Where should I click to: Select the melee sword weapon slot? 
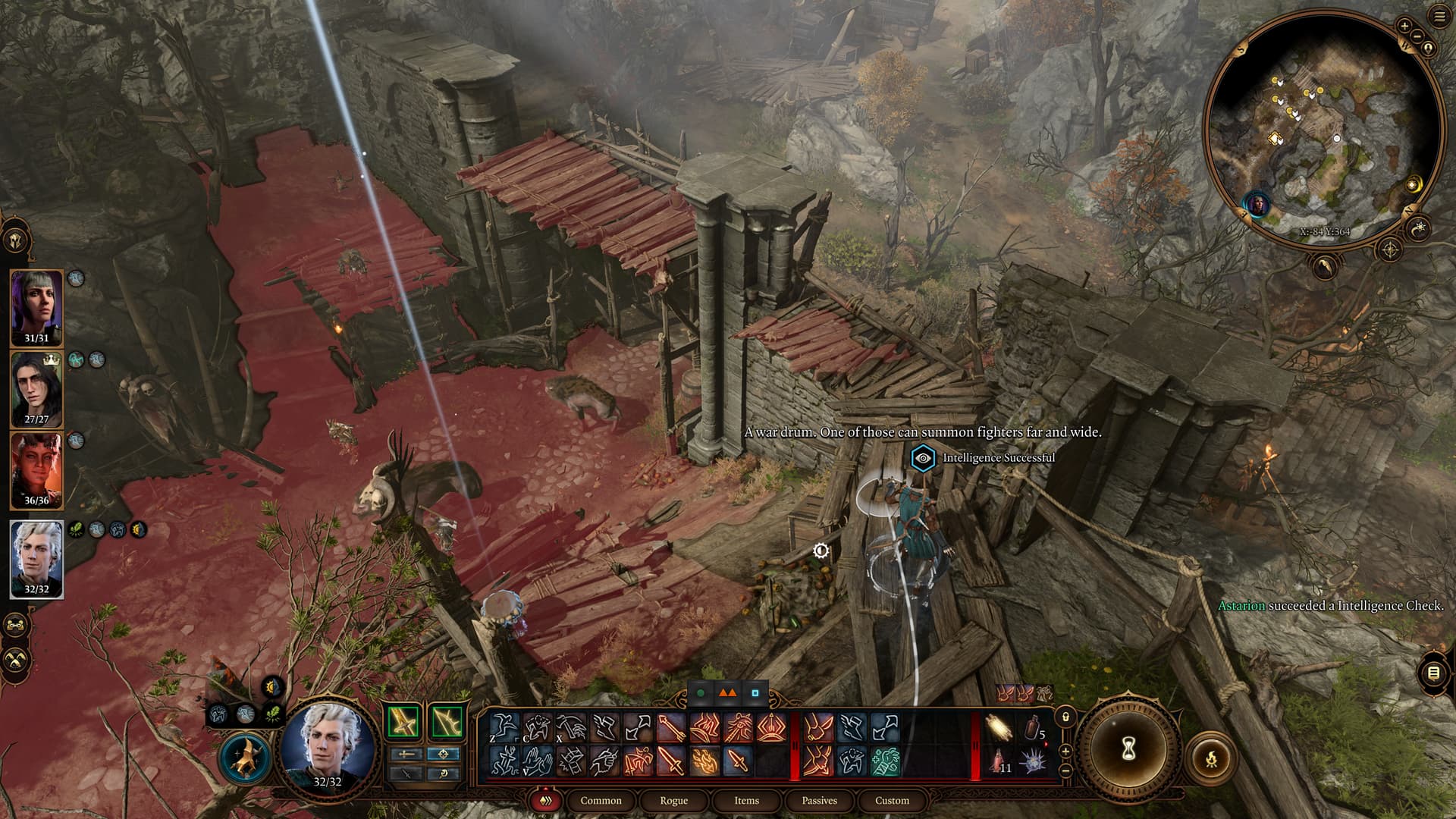pyautogui.click(x=405, y=722)
